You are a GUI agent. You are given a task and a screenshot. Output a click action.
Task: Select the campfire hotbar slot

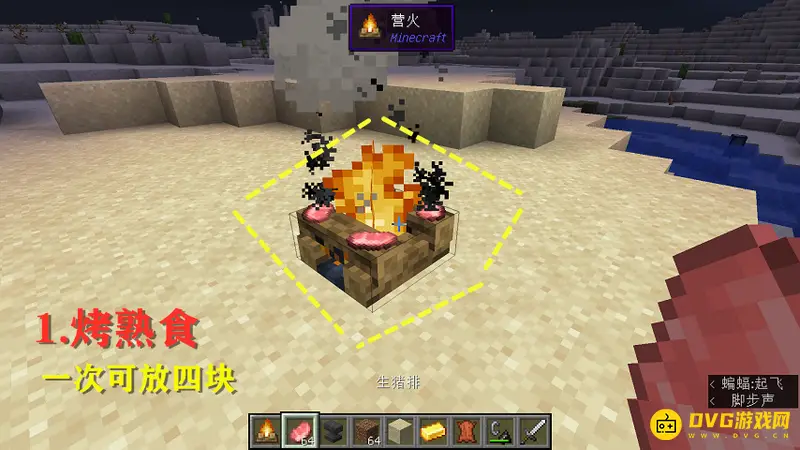tap(267, 431)
